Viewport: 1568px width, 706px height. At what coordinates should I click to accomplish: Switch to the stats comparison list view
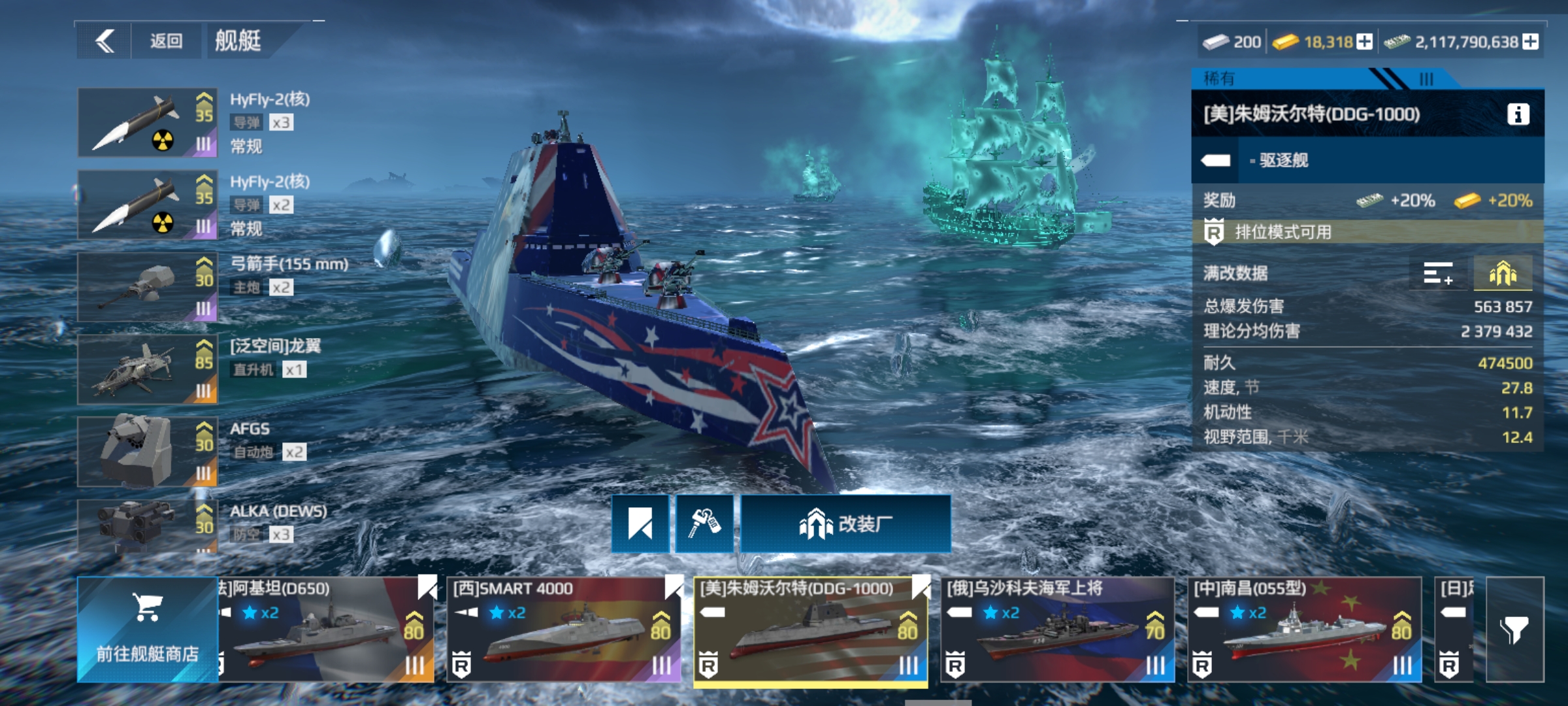click(x=1438, y=273)
